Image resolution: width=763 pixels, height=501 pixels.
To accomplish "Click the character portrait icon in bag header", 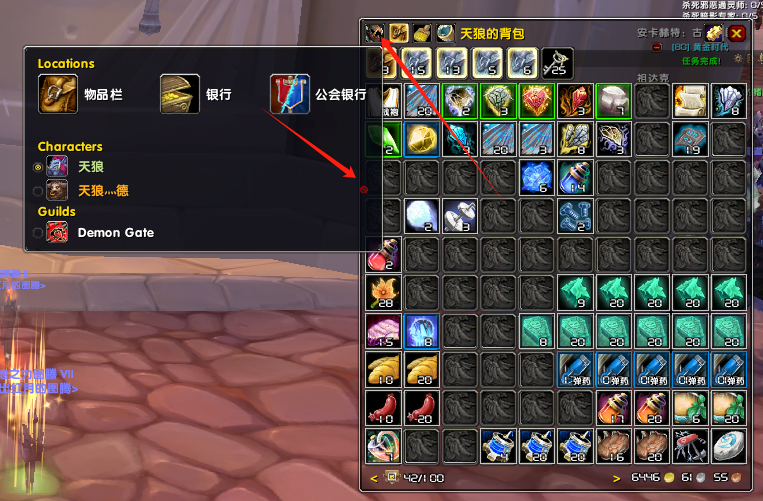I will tap(375, 33).
